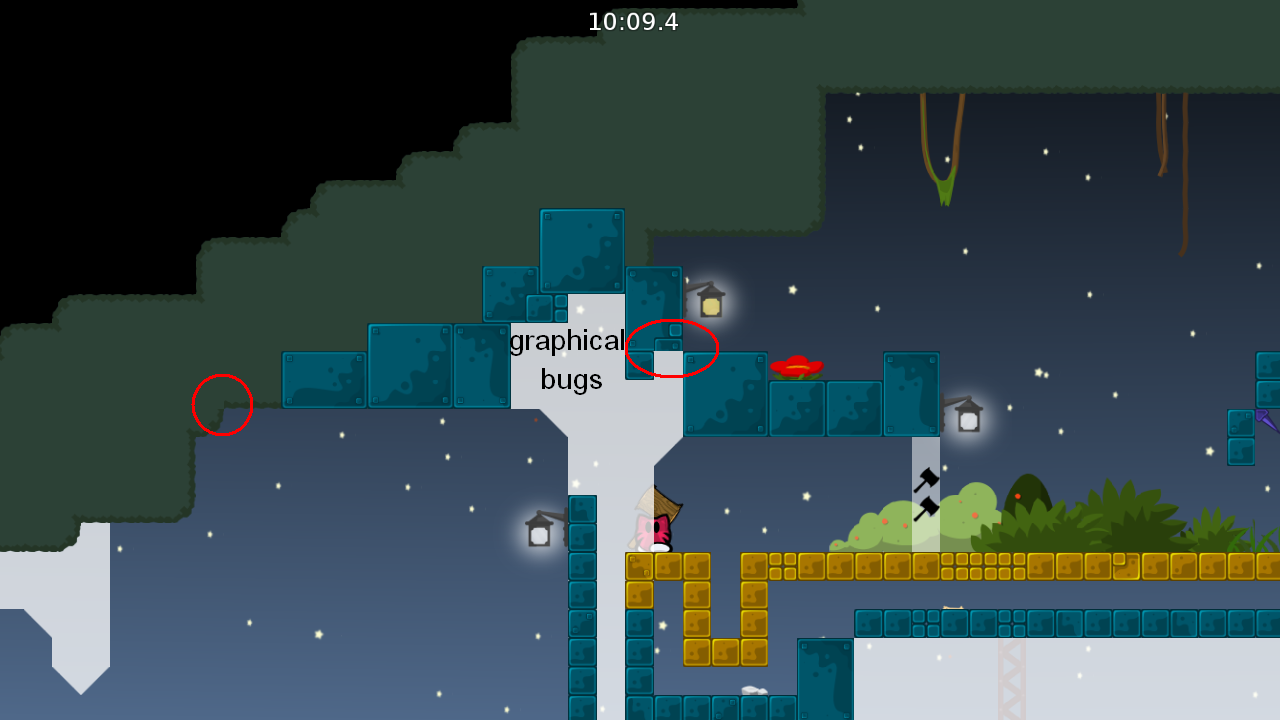The image size is (1280, 720).
Task: Open the small offset block inside the right circle
Action: point(668,346)
